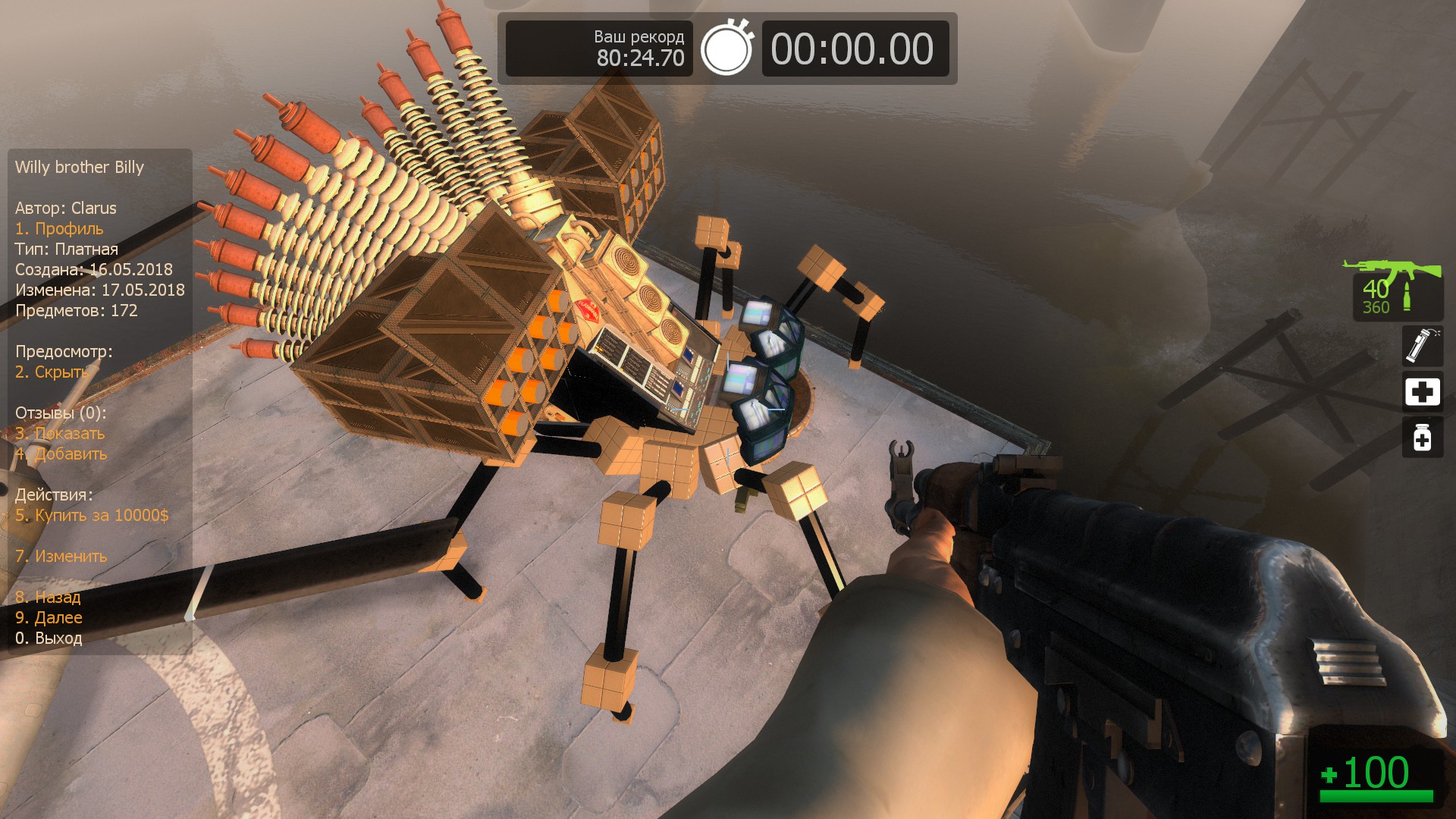Screen dimensions: 1456x819
Task: Choose the first aid kit slot
Action: click(x=1422, y=392)
